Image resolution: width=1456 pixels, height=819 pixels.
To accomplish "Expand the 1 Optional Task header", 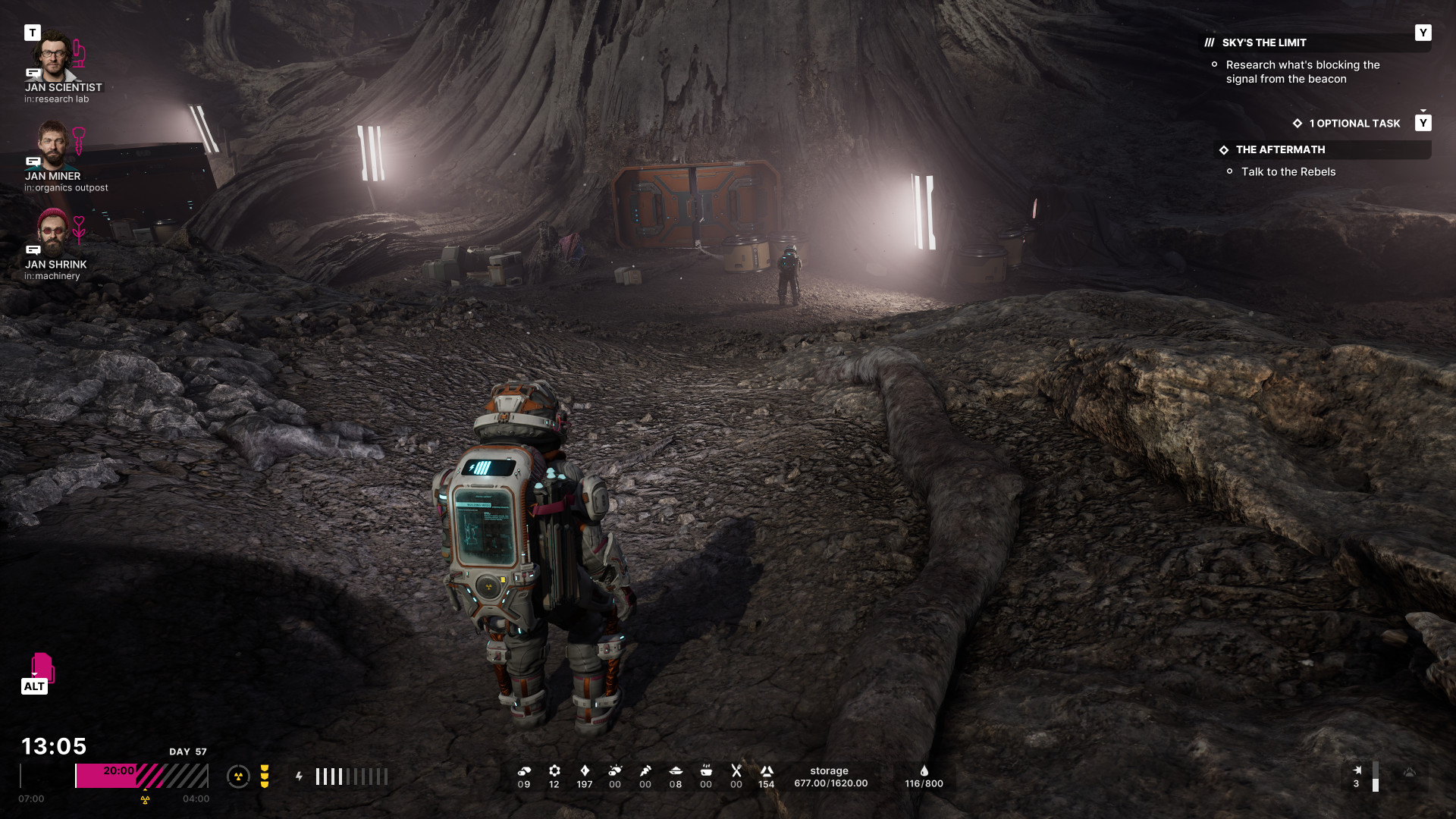I will pos(1354,123).
